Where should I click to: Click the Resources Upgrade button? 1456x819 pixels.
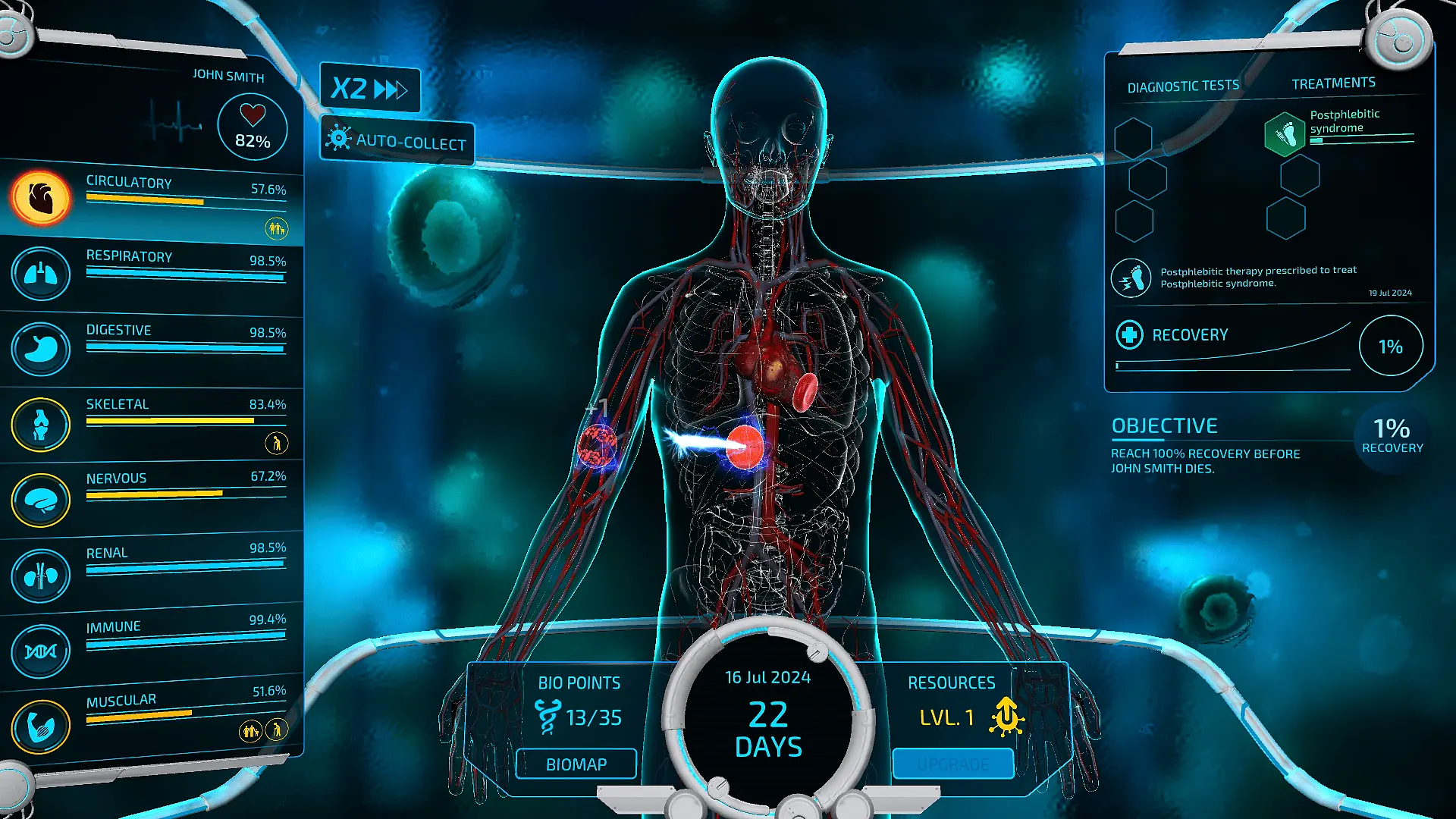[x=952, y=764]
